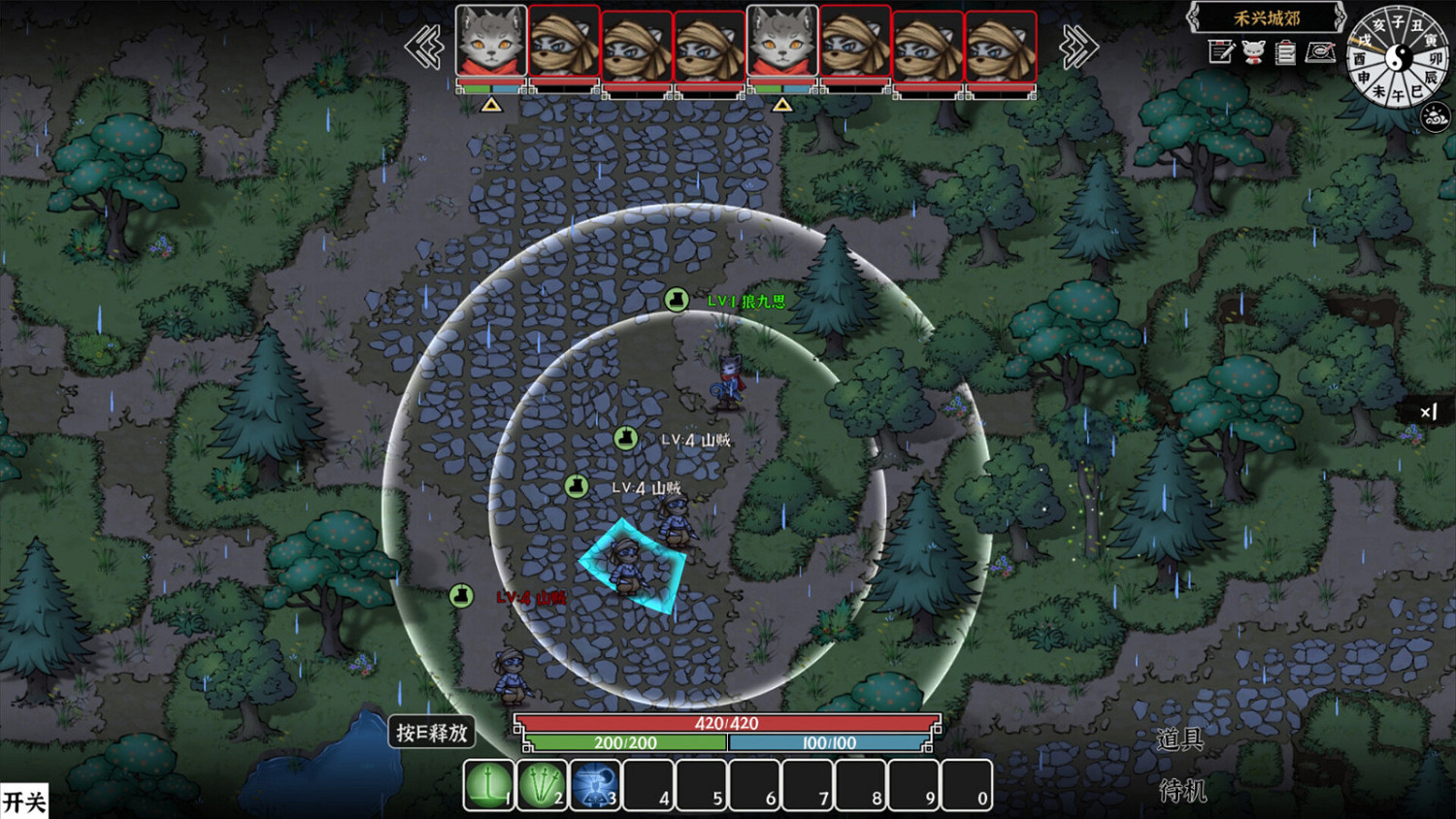This screenshot has width=1456, height=819.
Task: Collapse the party bar with the left double-chevron
Action: pyautogui.click(x=424, y=47)
